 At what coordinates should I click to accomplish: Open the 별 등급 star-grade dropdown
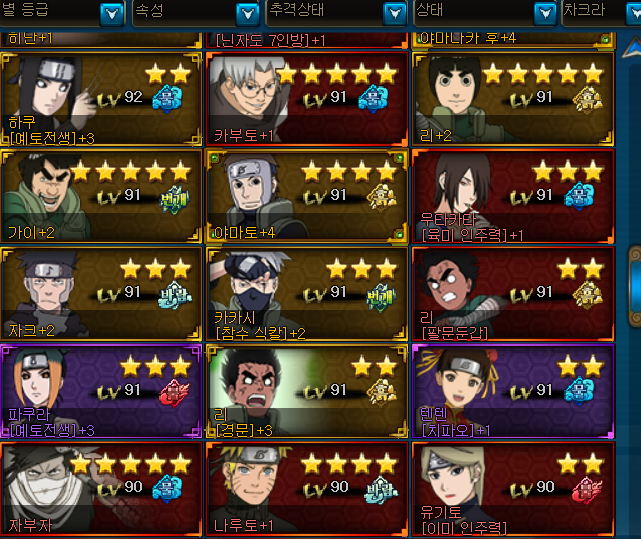(x=111, y=13)
